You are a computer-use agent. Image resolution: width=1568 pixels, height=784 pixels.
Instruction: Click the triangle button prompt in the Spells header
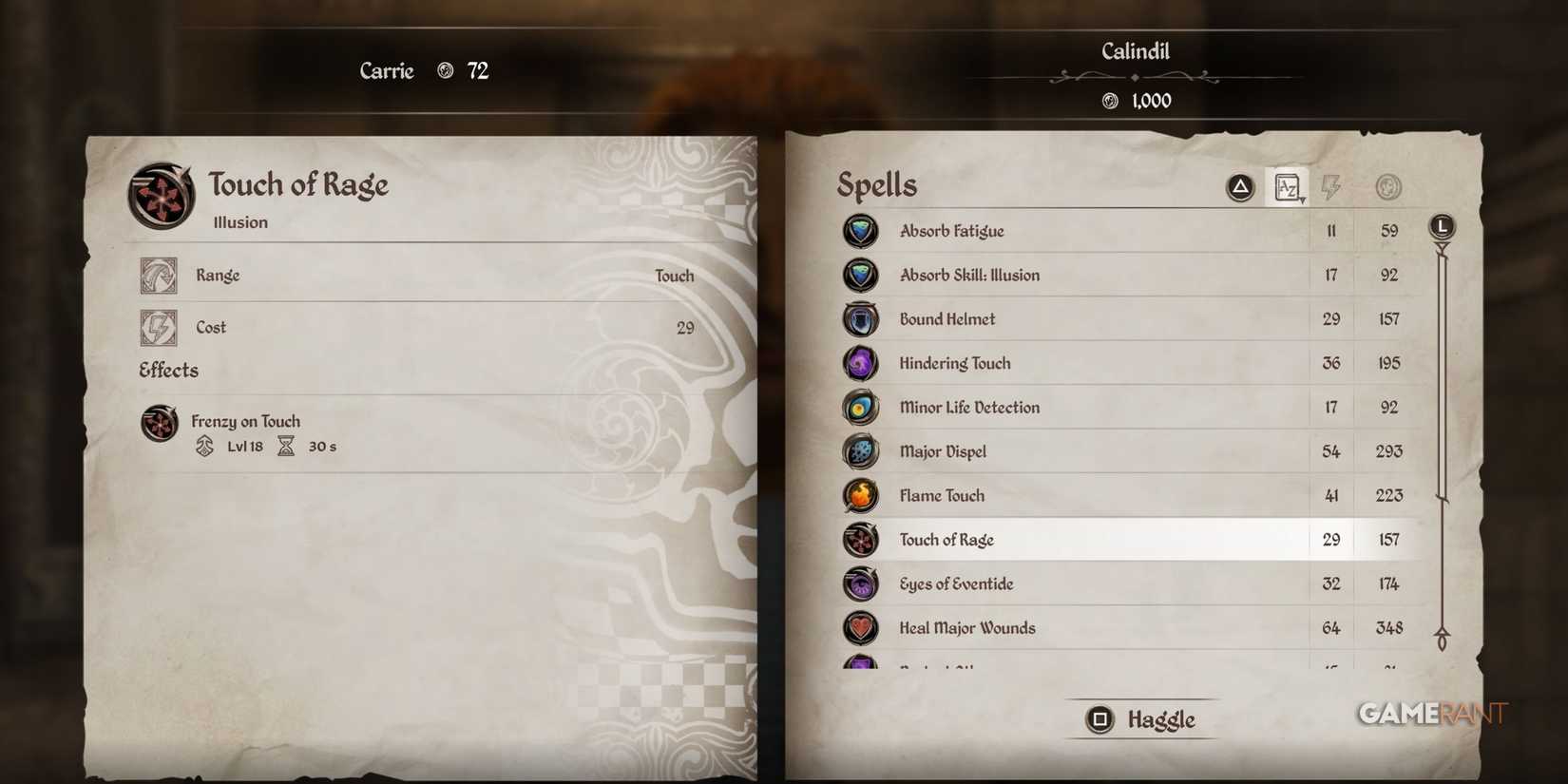[1238, 186]
